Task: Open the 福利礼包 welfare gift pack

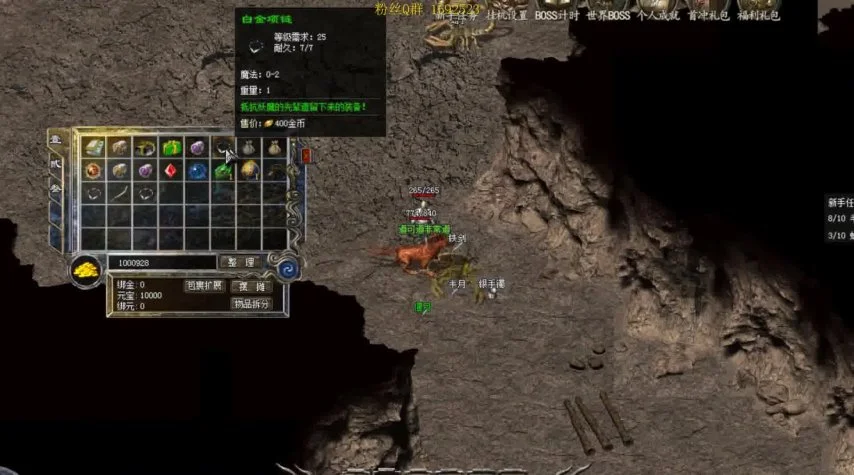Action: click(760, 15)
